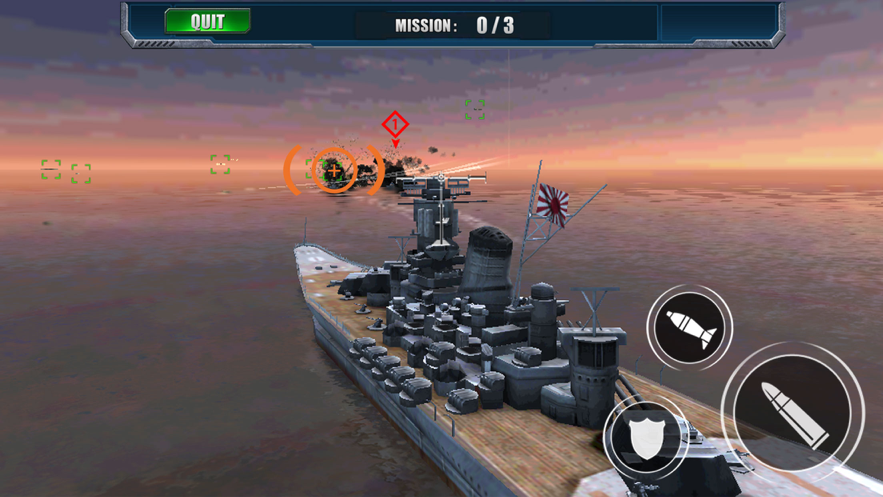The image size is (883, 497).
Task: Click the green QUIT button
Action: 207,22
